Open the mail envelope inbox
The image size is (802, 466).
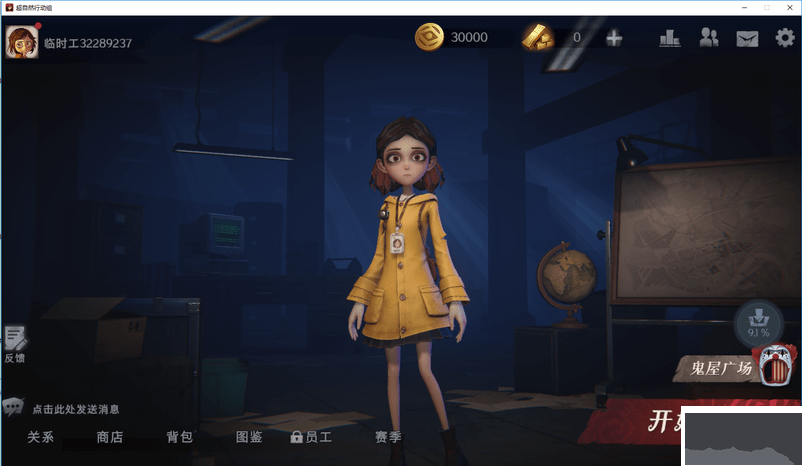(x=747, y=39)
